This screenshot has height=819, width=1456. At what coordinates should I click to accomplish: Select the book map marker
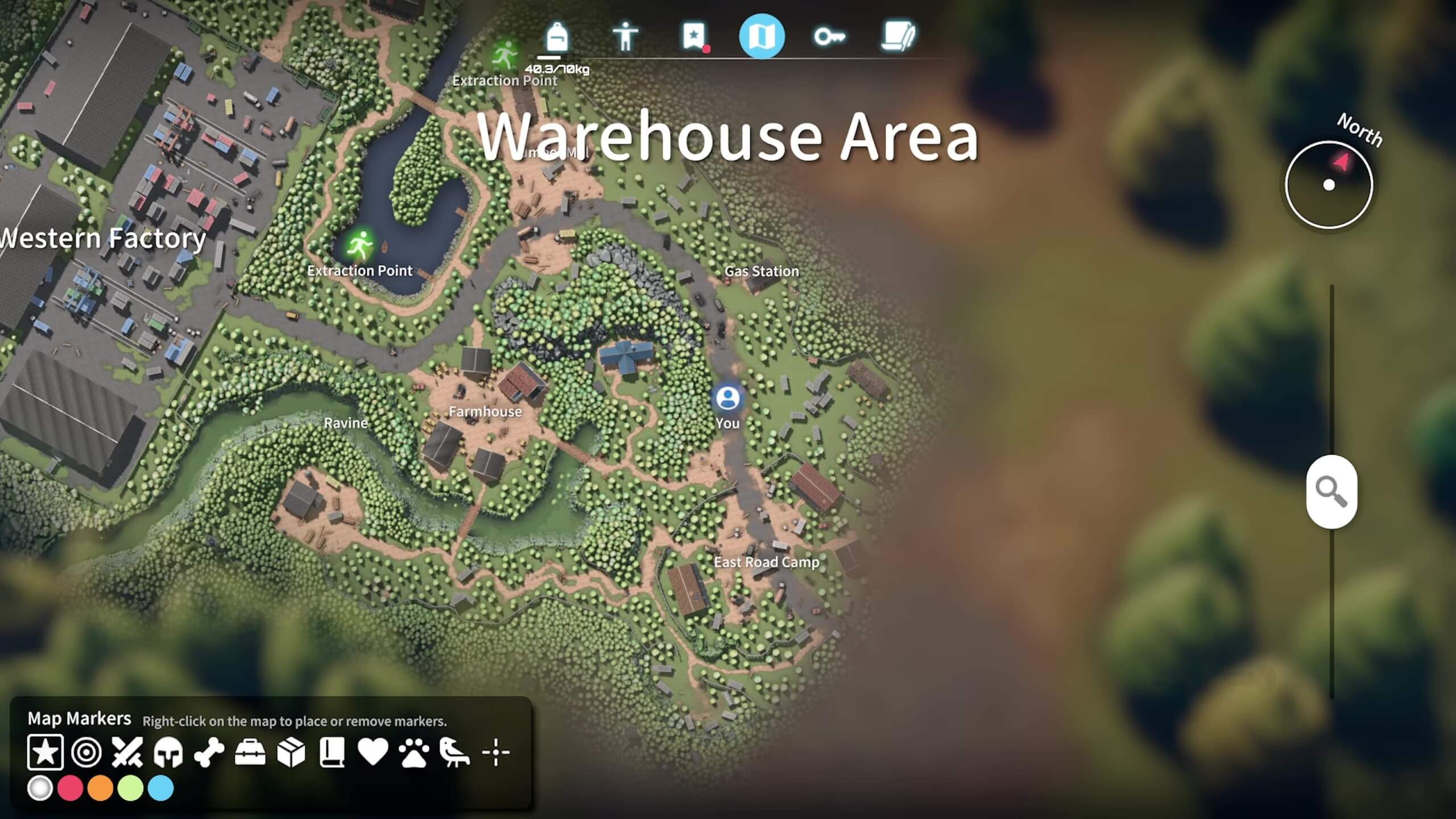tap(332, 752)
